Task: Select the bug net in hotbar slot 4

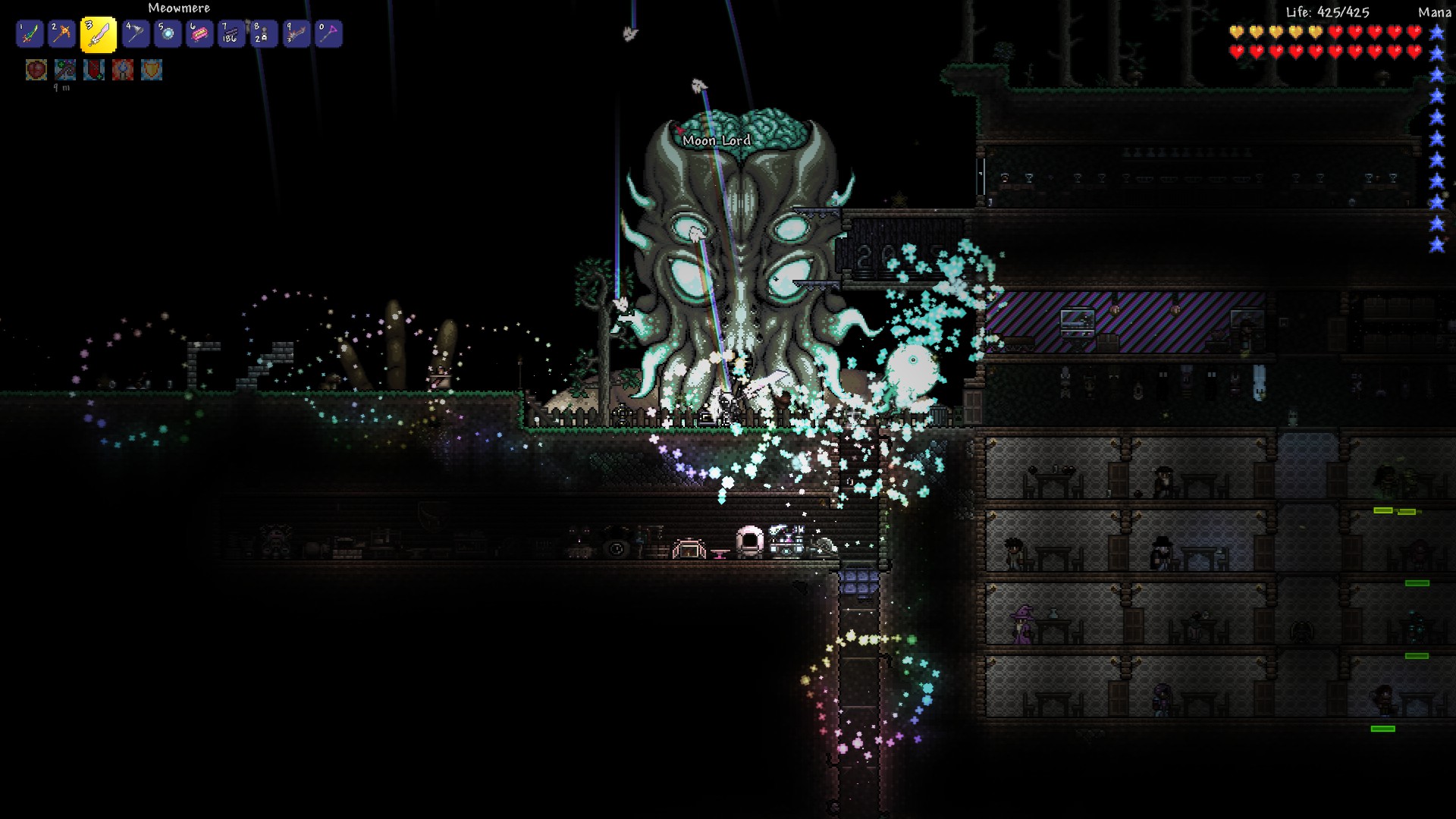Action: [136, 34]
